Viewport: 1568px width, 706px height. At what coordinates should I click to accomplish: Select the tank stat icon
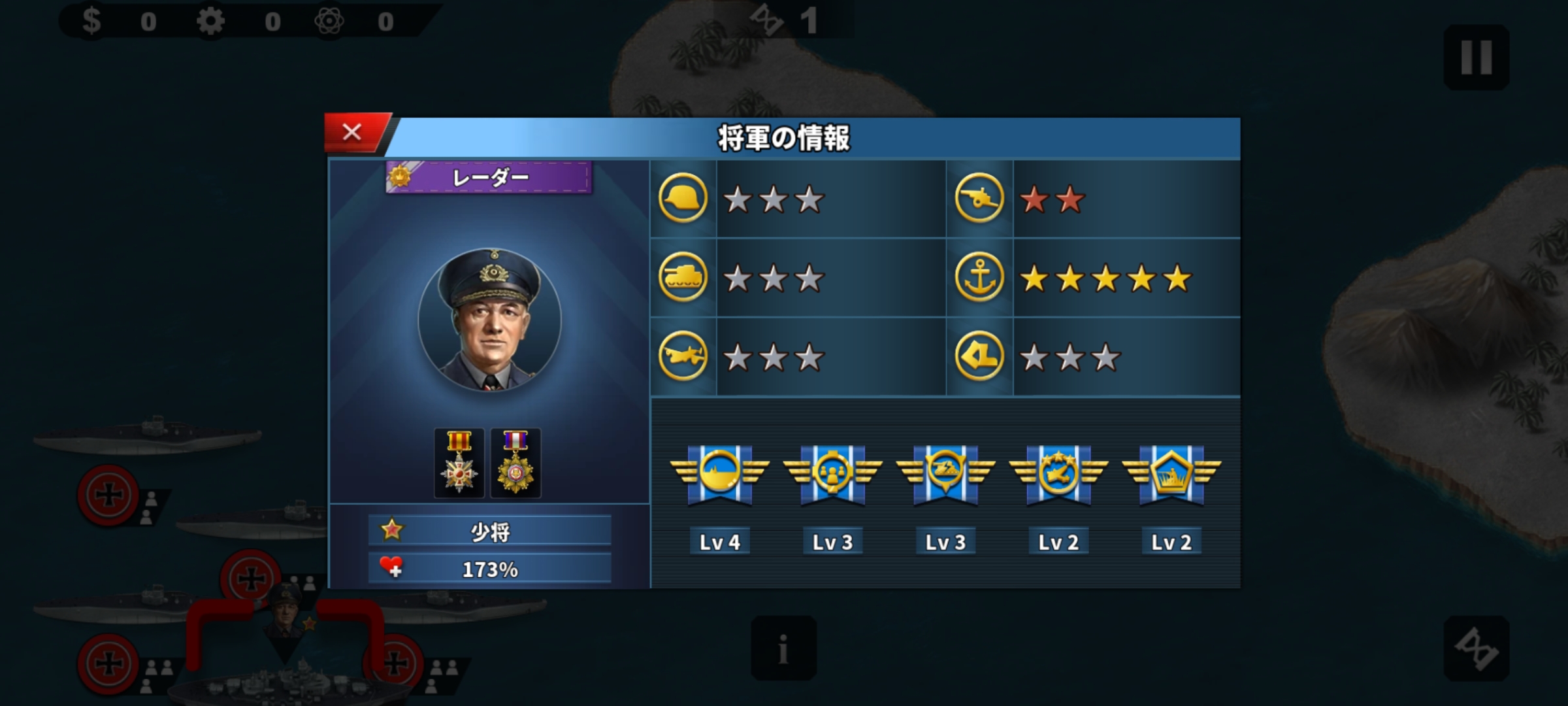pos(683,278)
